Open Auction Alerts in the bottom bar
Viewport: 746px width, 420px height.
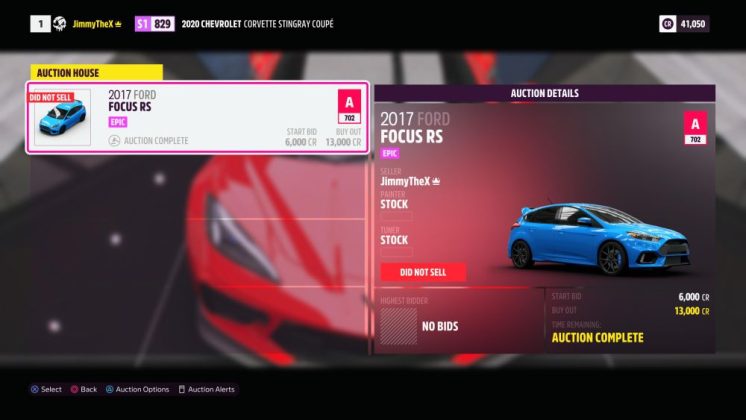click(211, 389)
